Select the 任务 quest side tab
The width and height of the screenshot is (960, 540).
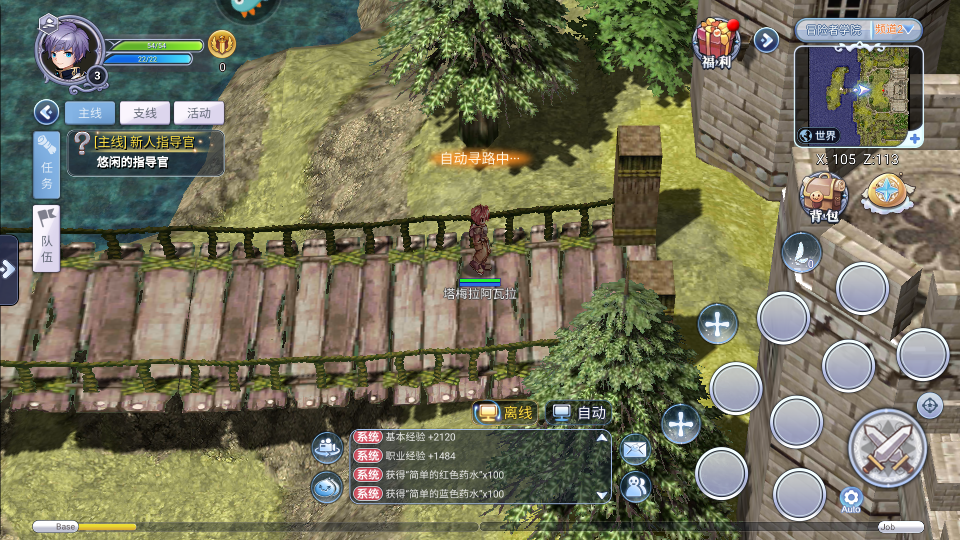pos(47,166)
